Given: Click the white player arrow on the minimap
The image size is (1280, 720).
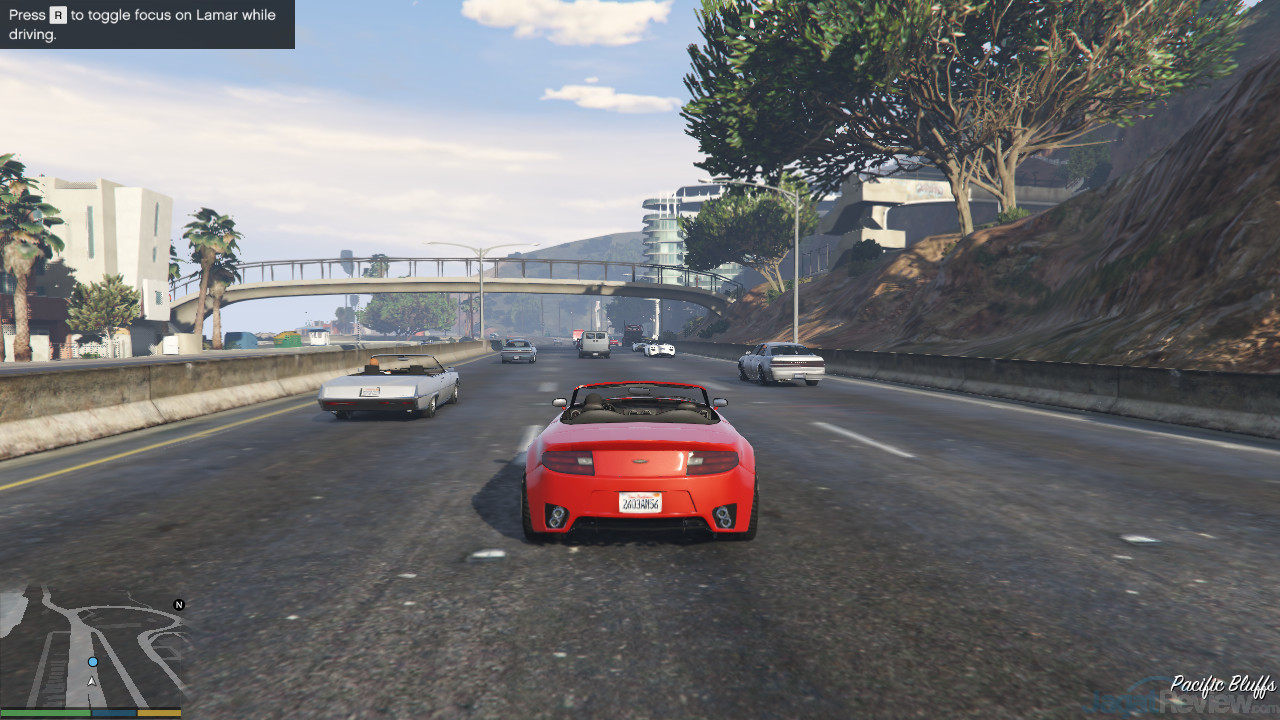Looking at the screenshot, I should (x=92, y=681).
